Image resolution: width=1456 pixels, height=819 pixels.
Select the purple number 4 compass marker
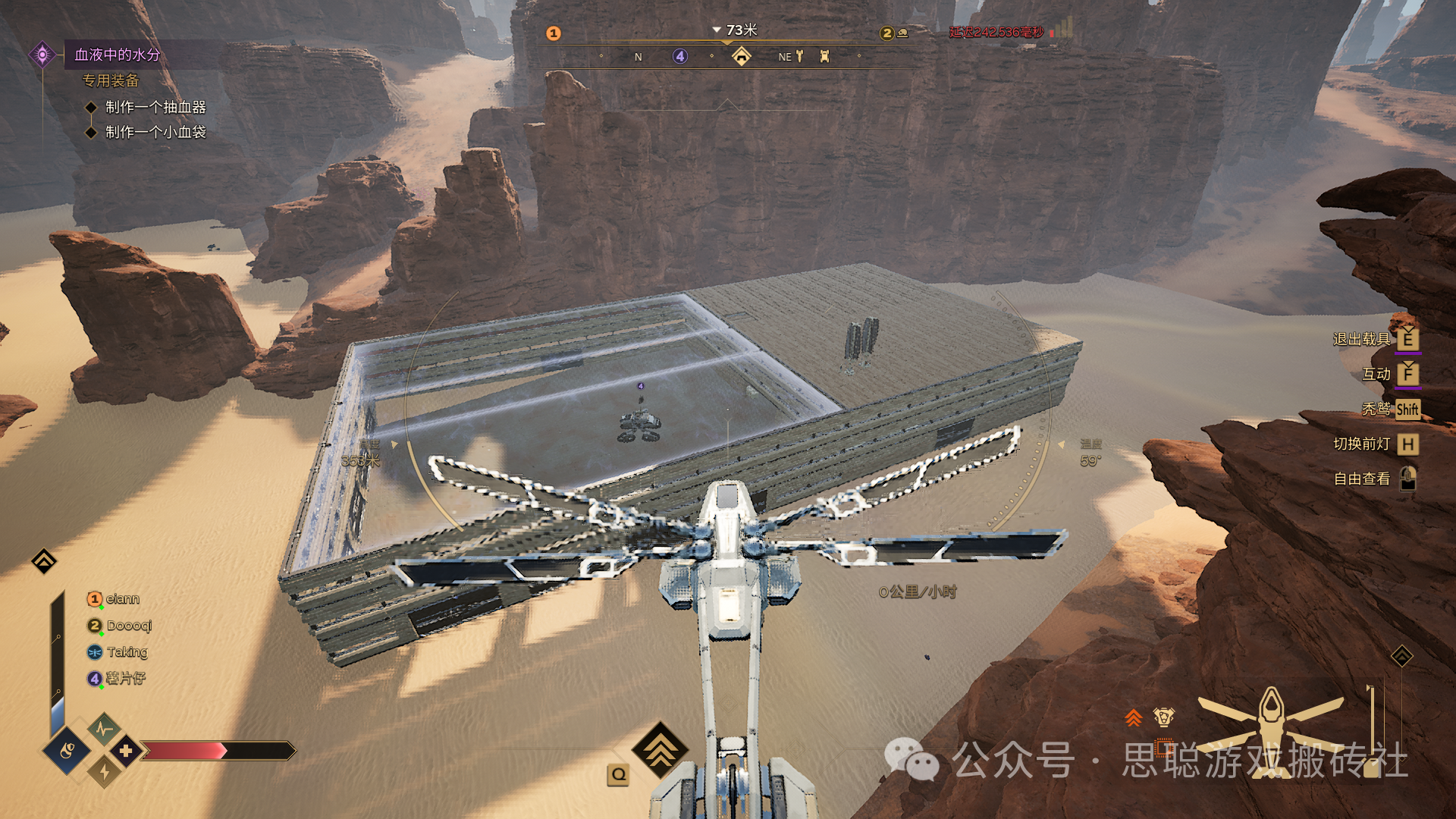[x=680, y=56]
